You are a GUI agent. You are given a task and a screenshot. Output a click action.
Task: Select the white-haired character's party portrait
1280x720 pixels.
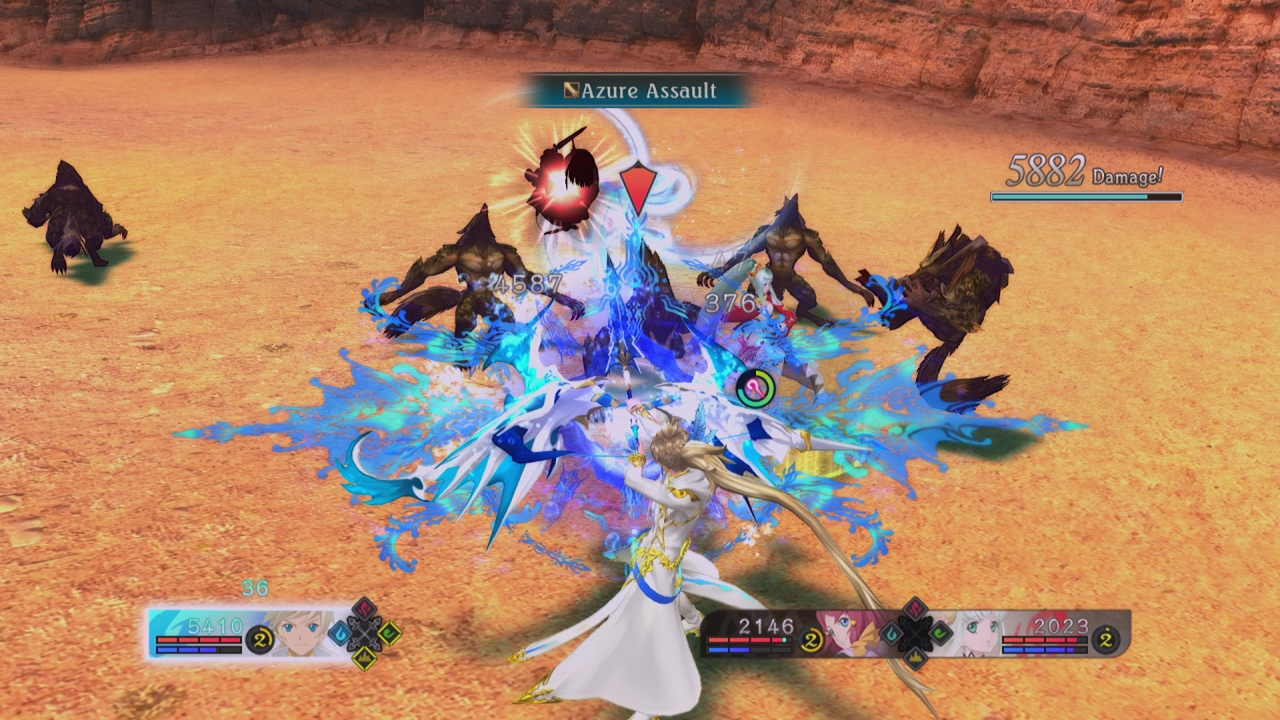coord(975,632)
